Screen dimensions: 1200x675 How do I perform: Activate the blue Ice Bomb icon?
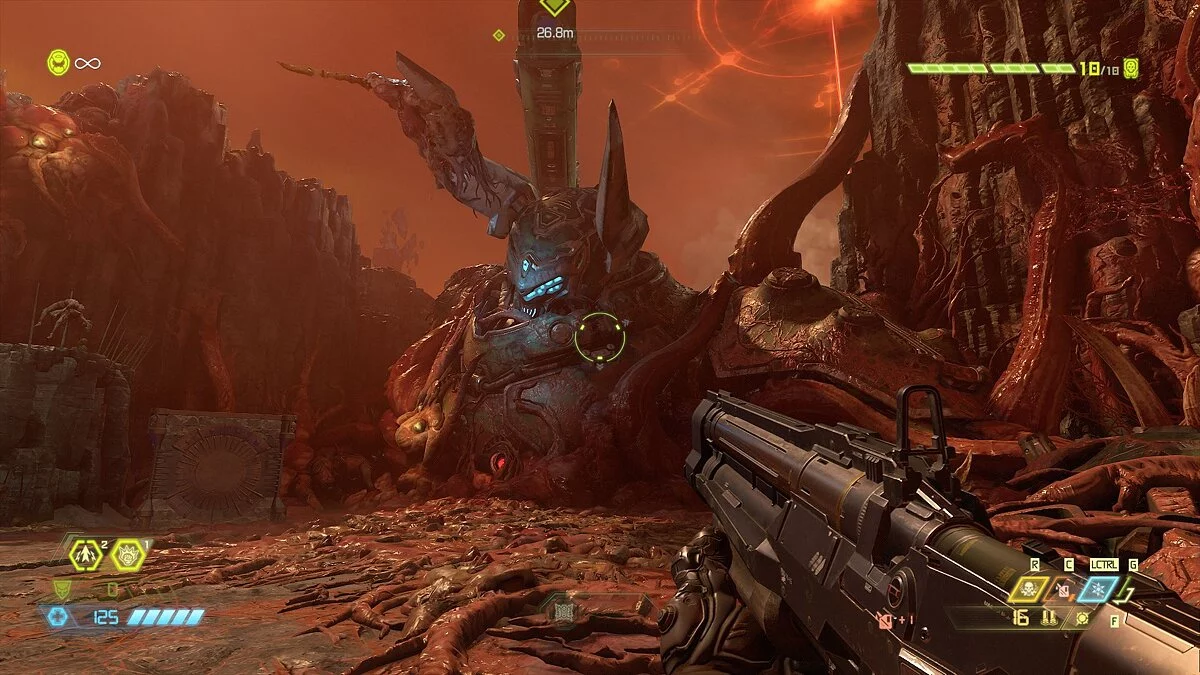pyautogui.click(x=1096, y=589)
